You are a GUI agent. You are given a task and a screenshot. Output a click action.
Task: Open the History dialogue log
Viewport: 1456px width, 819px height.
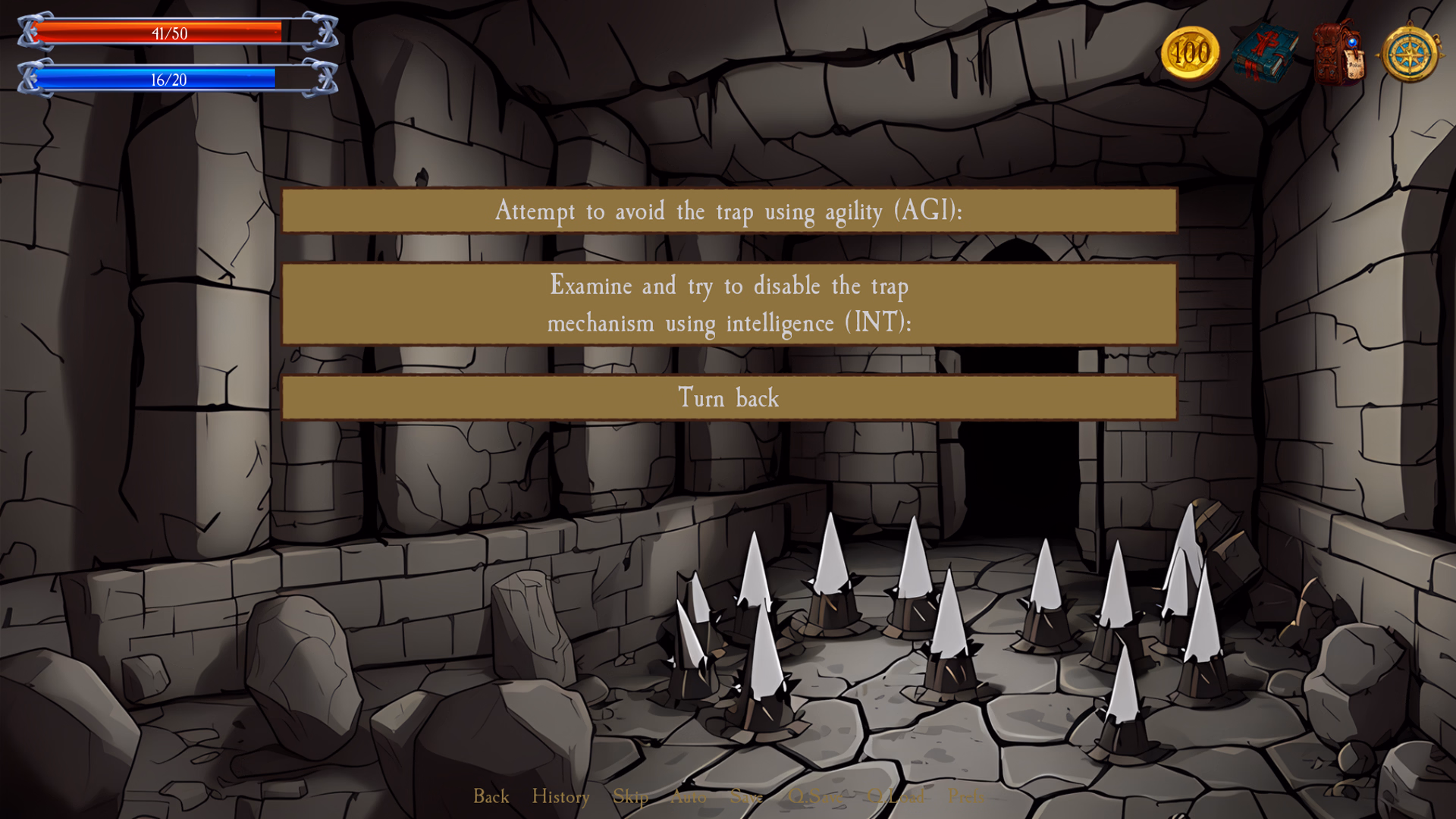pos(560,797)
